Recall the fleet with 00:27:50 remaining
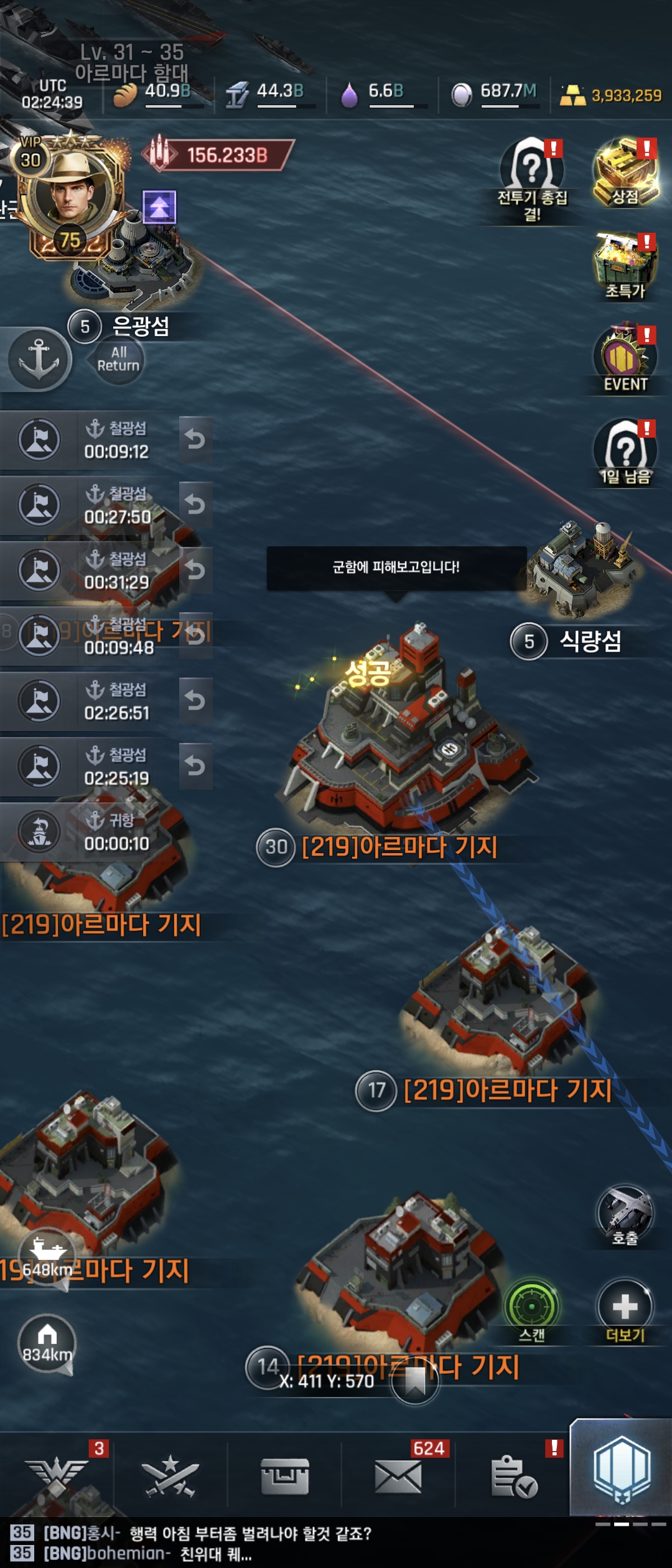The height and width of the screenshot is (1568, 672). (195, 505)
